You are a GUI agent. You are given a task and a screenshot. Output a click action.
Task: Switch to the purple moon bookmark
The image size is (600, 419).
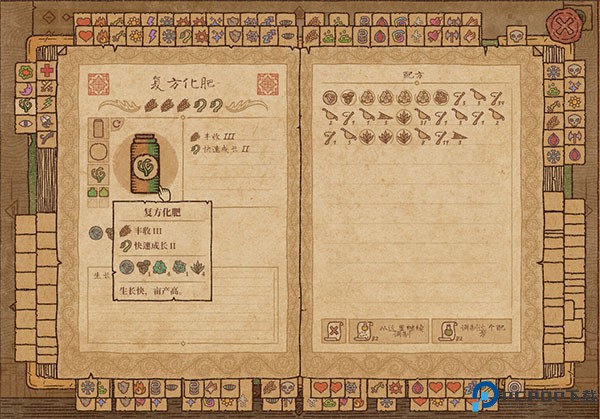26,88
